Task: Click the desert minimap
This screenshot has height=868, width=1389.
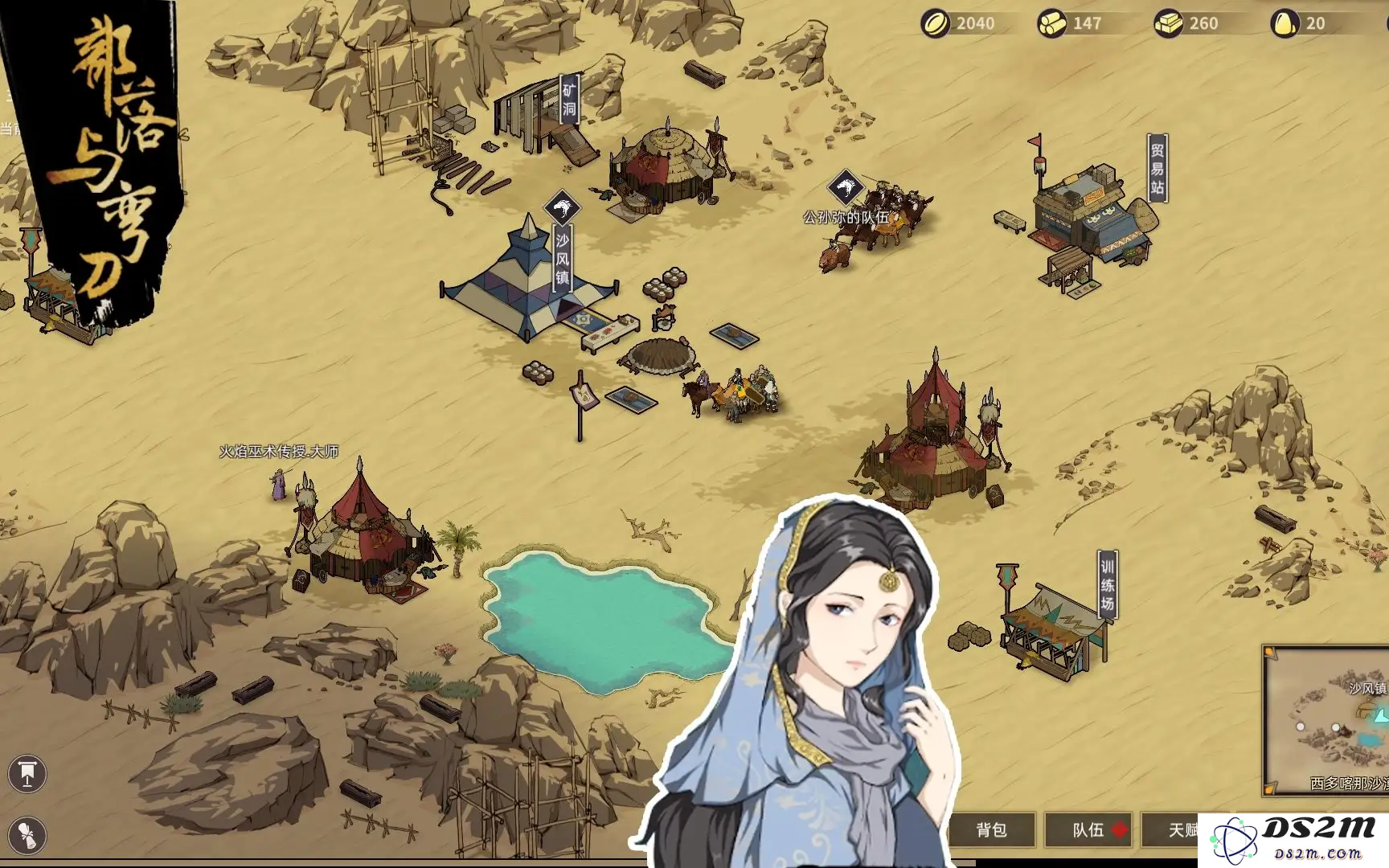Action: (1328, 722)
